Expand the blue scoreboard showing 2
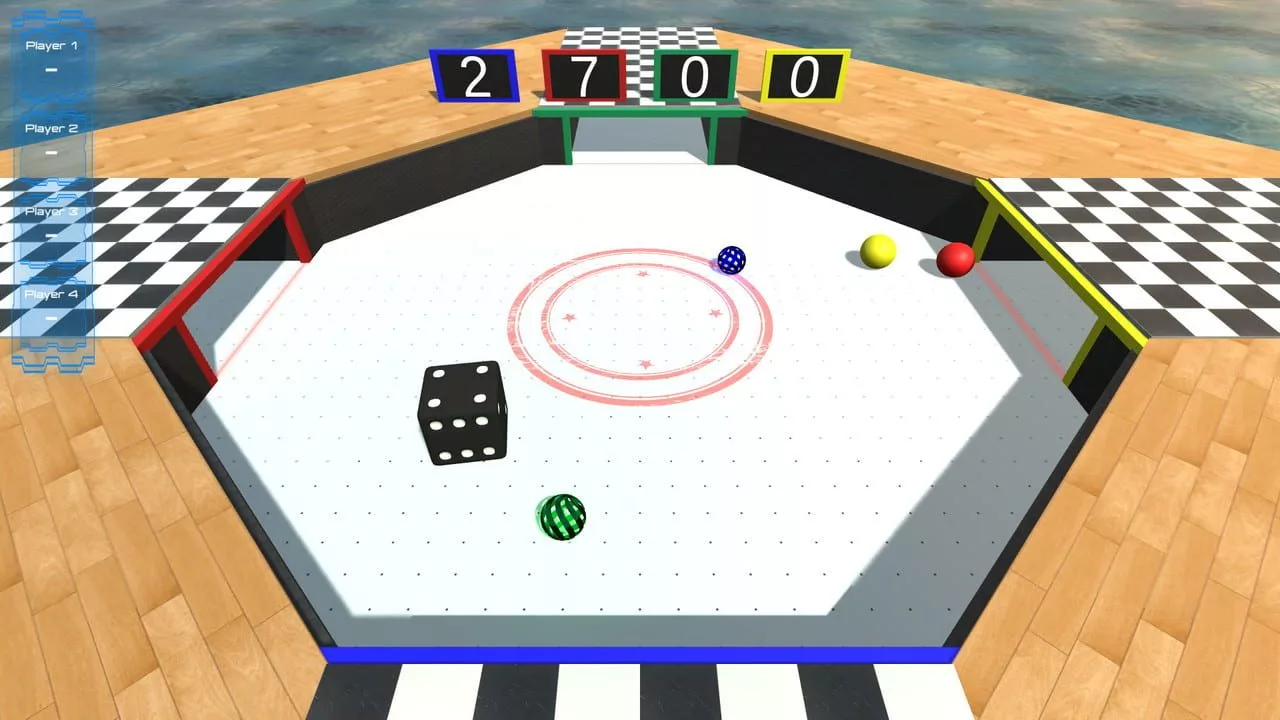Screen dimensions: 1280x720 coord(473,76)
